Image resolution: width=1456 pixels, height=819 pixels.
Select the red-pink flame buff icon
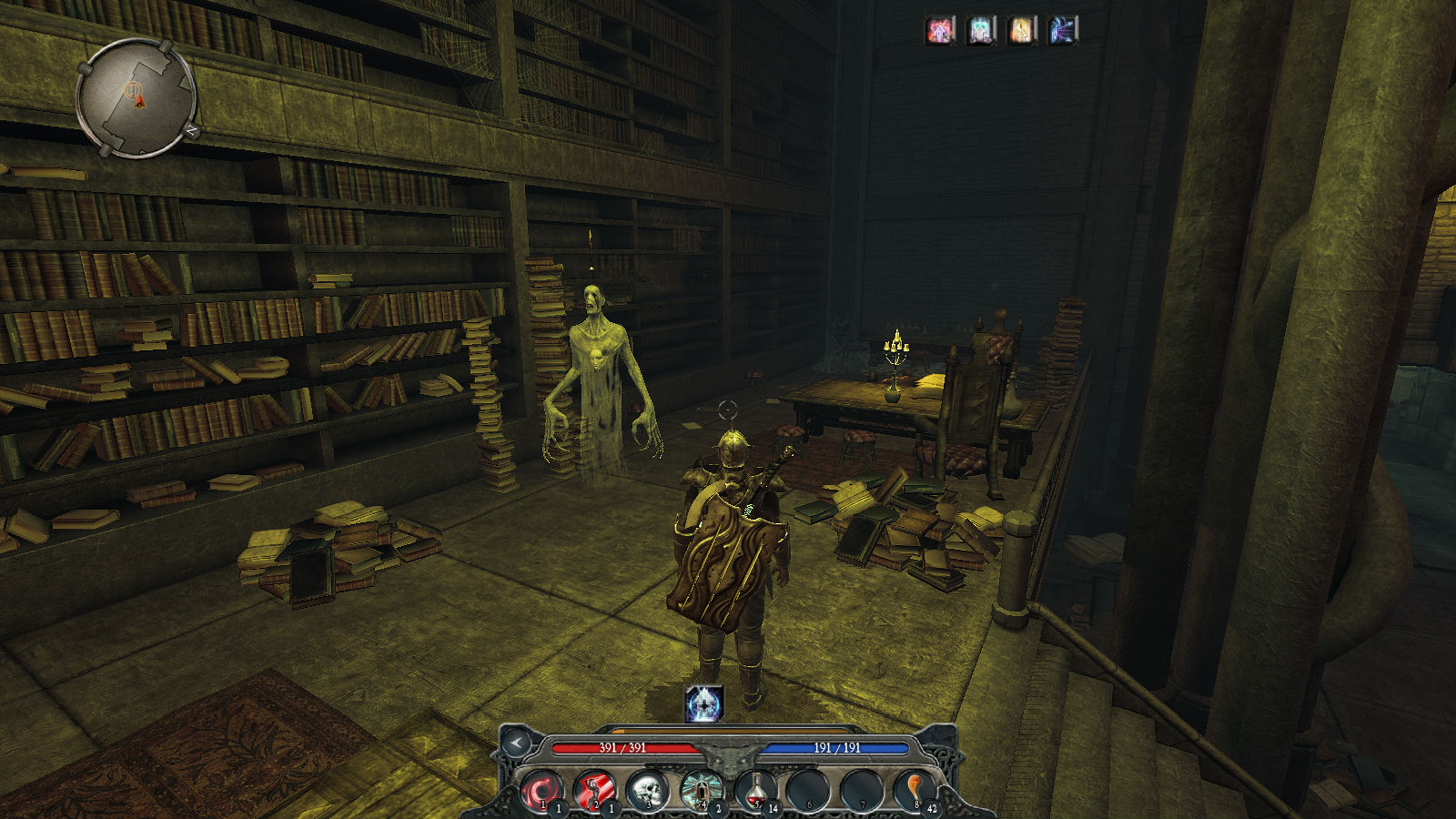point(940,32)
